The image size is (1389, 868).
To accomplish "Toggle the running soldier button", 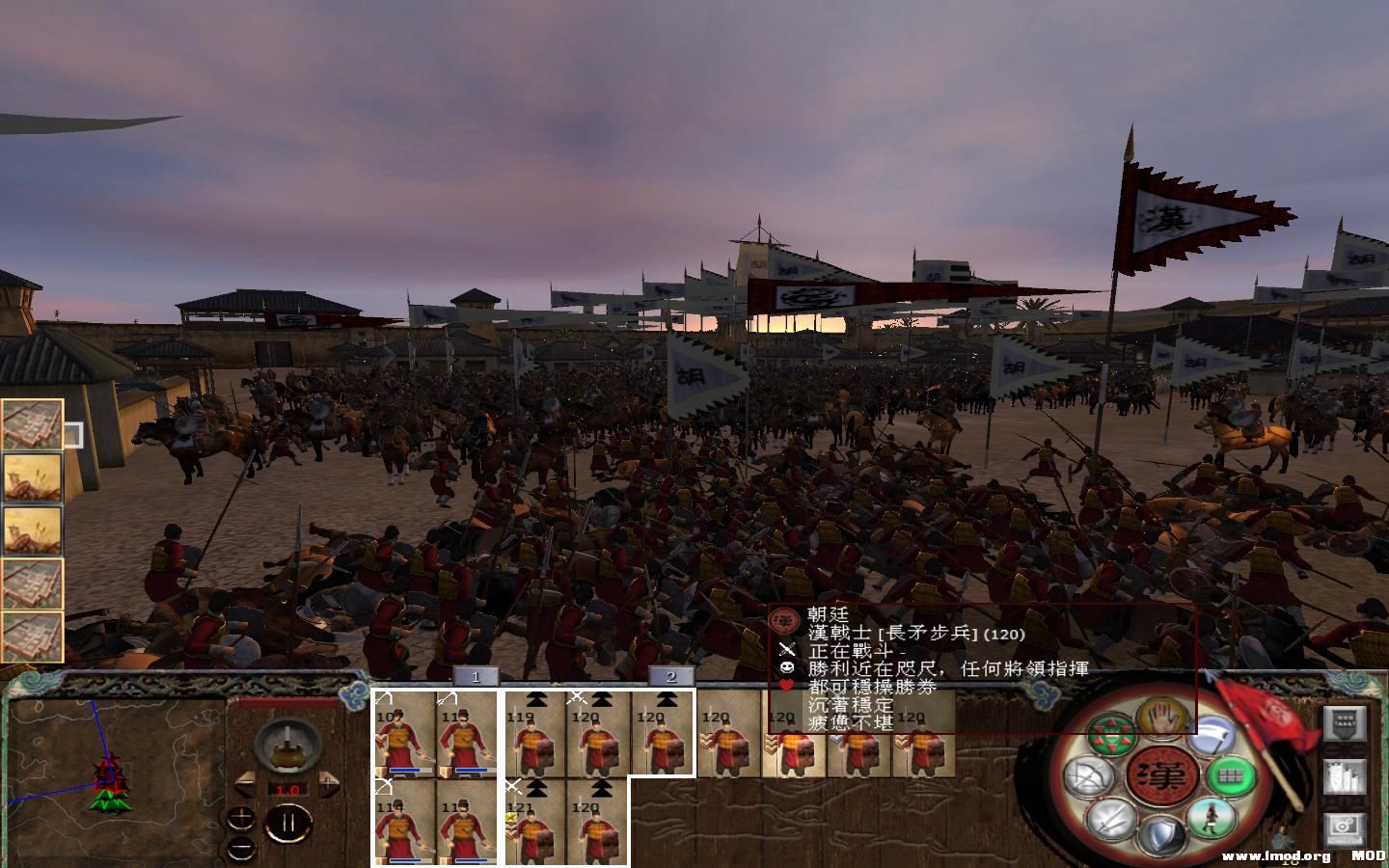I will (1211, 819).
